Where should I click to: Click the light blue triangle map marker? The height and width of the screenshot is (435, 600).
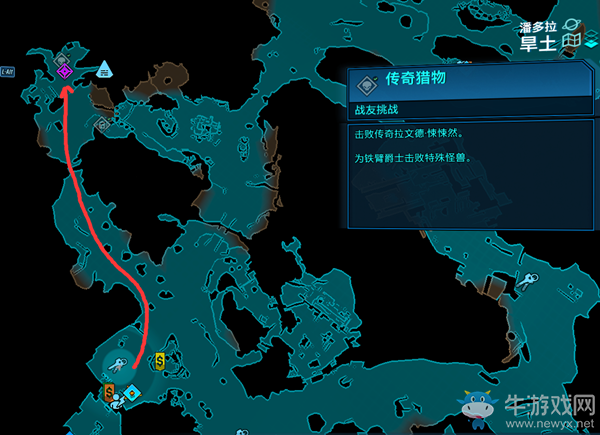click(x=104, y=69)
